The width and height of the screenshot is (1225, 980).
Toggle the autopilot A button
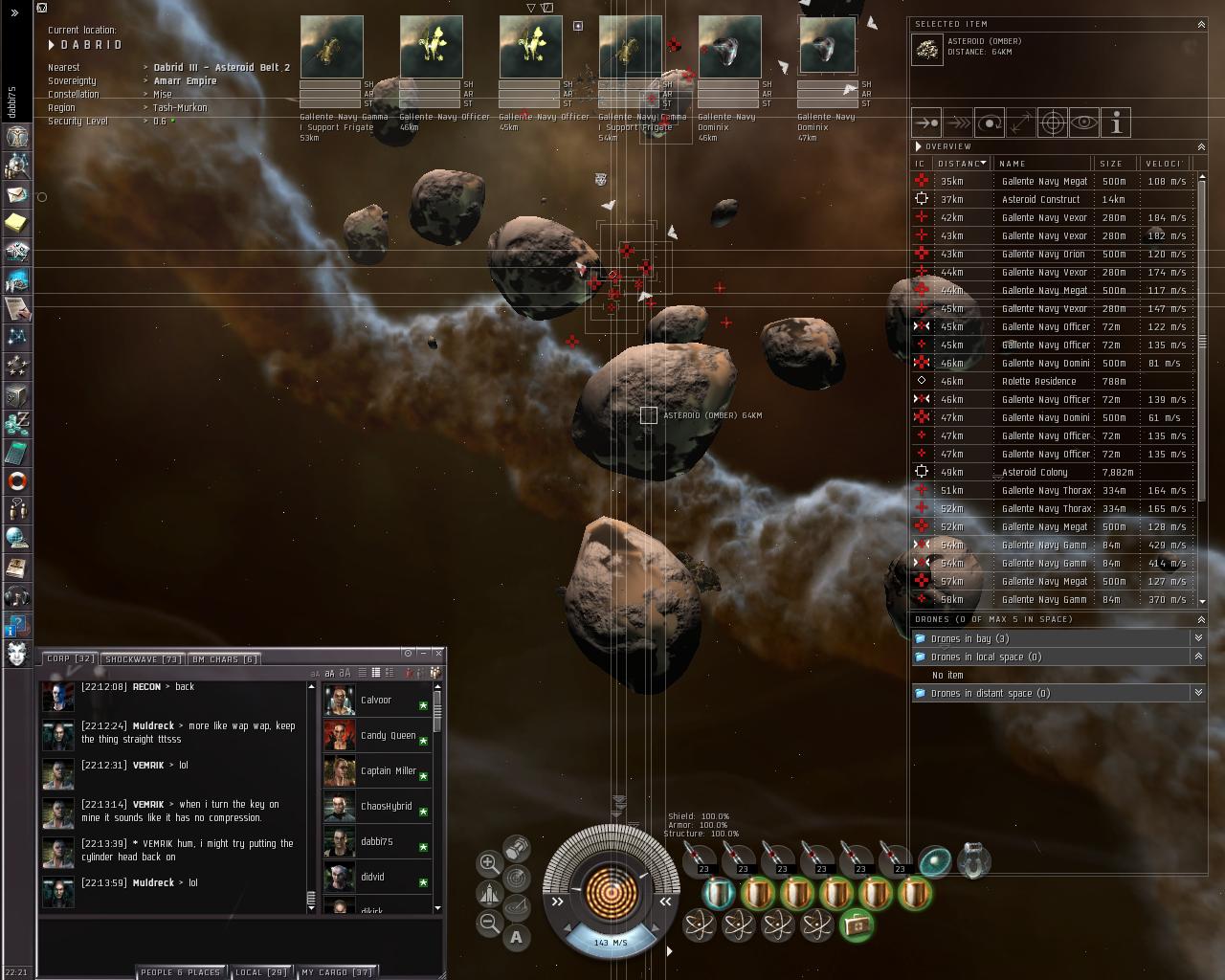pos(517,938)
